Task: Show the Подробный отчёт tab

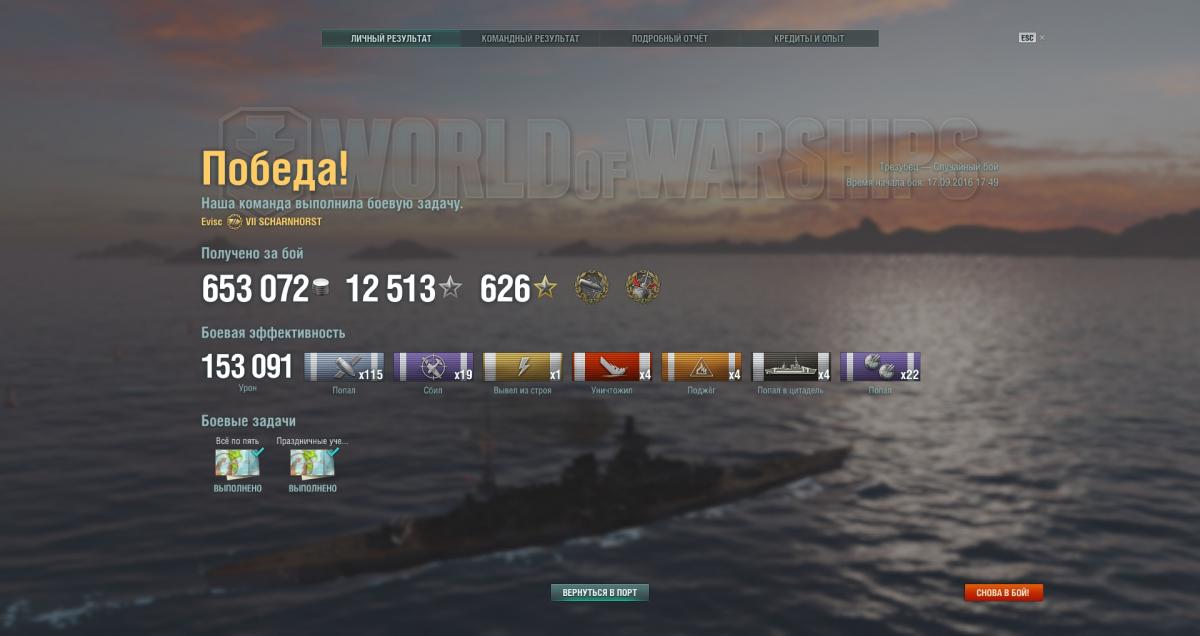Action: [x=669, y=39]
